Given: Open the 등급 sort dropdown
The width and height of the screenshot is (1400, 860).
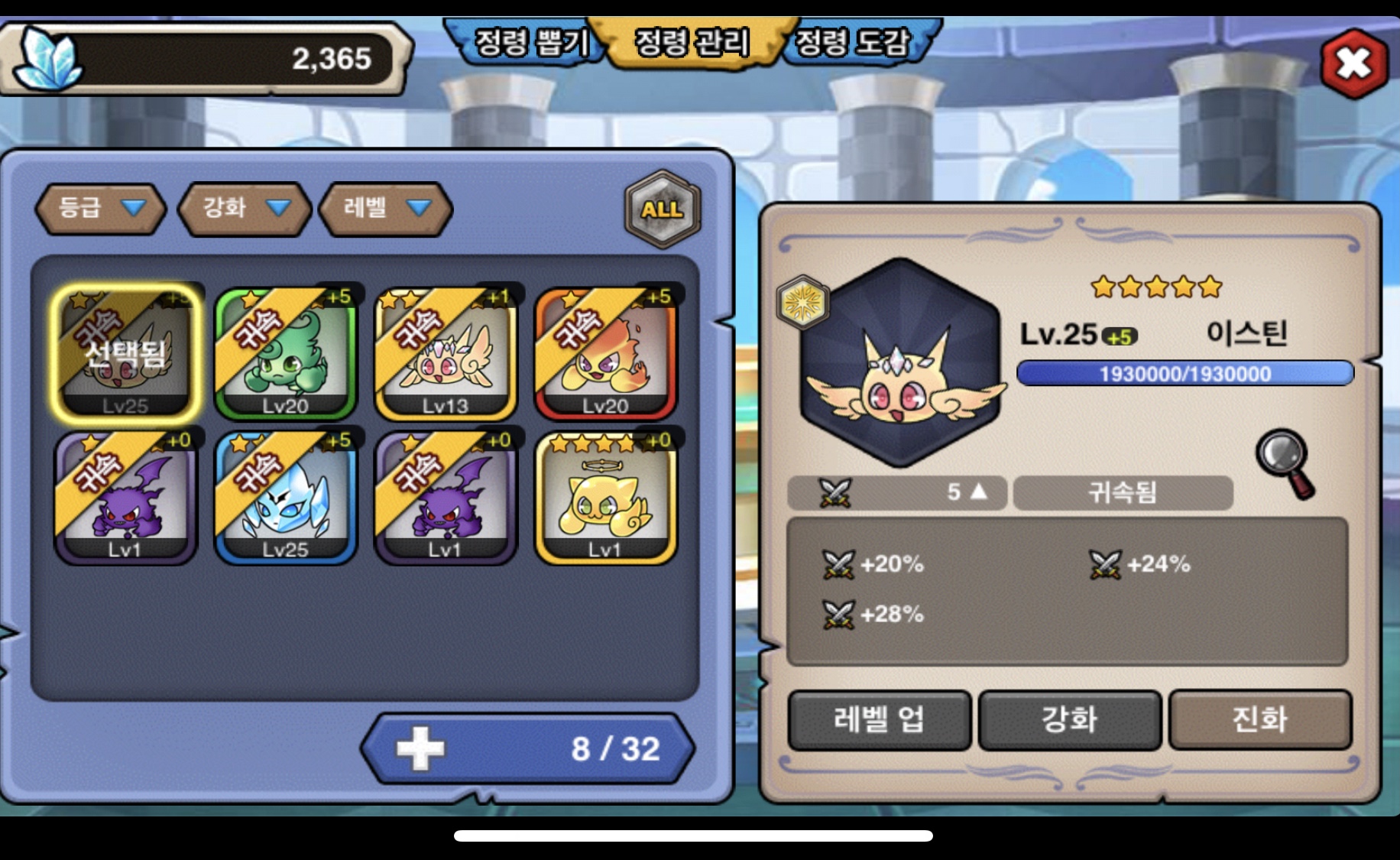Looking at the screenshot, I should (101, 208).
